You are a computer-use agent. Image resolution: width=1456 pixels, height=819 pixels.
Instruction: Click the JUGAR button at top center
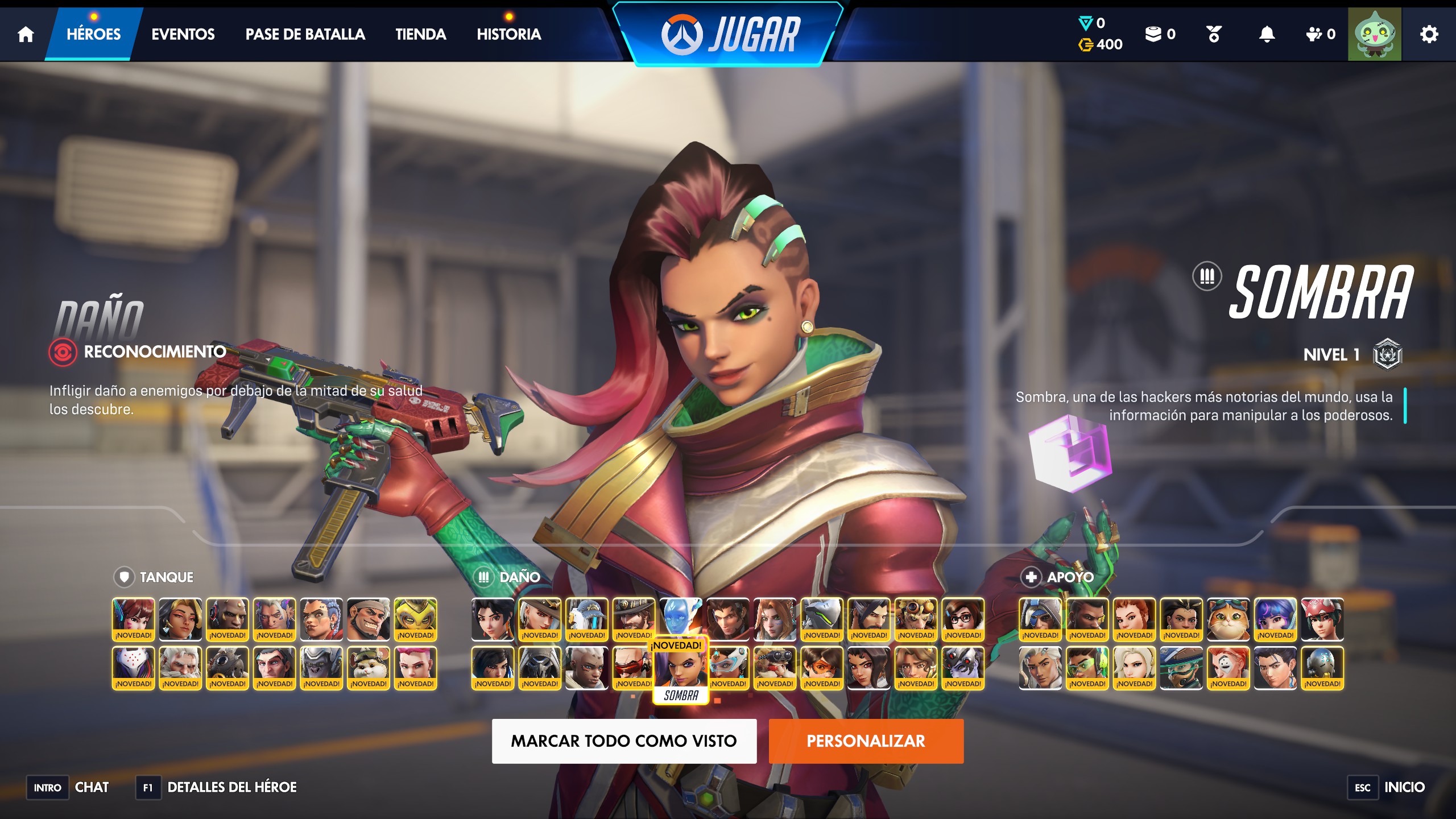click(x=730, y=34)
